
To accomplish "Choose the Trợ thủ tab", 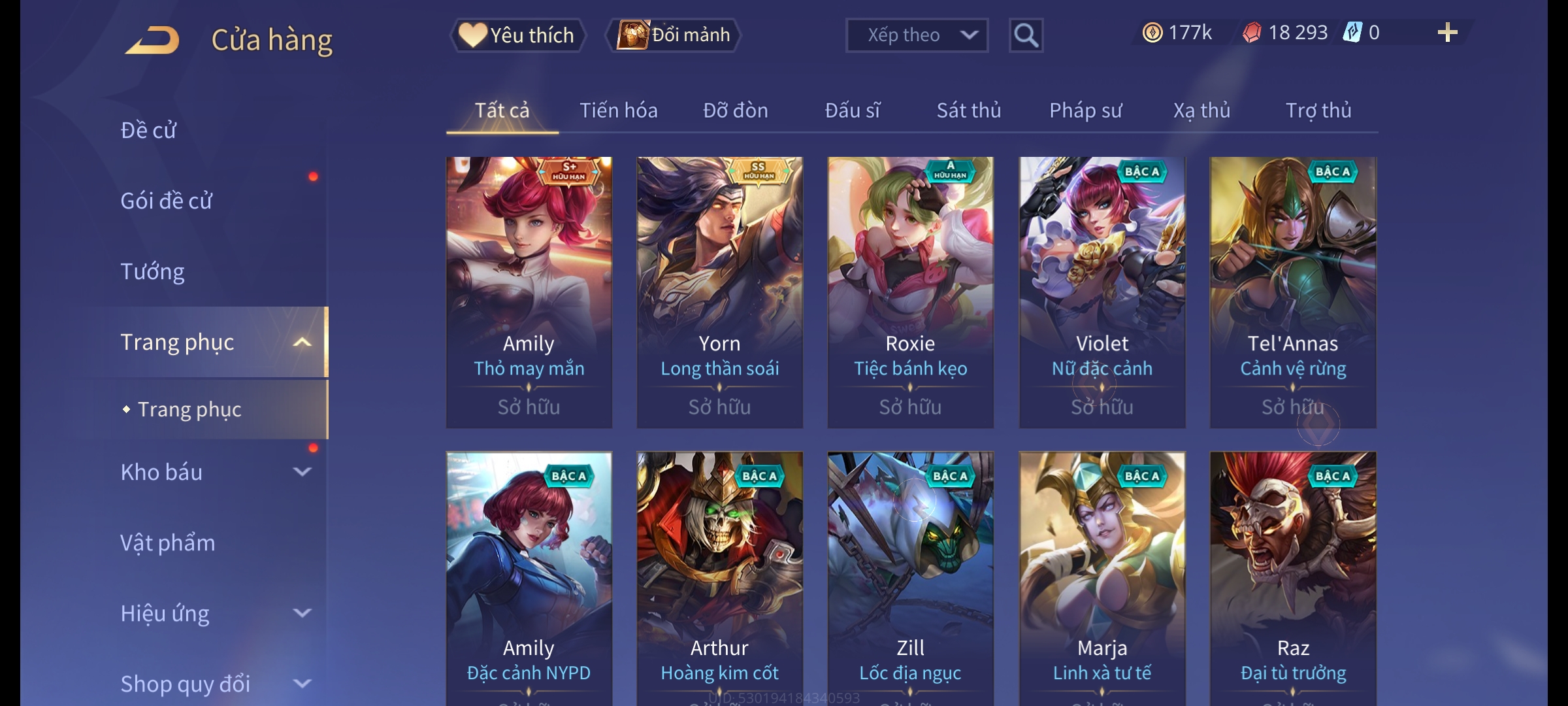I will [x=1318, y=110].
